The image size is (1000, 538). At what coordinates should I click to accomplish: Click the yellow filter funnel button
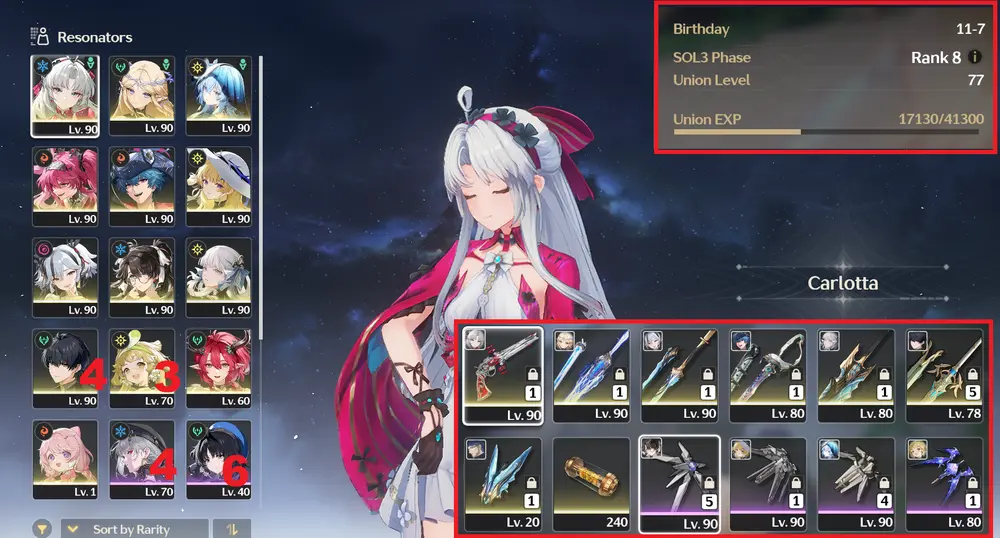tap(43, 529)
